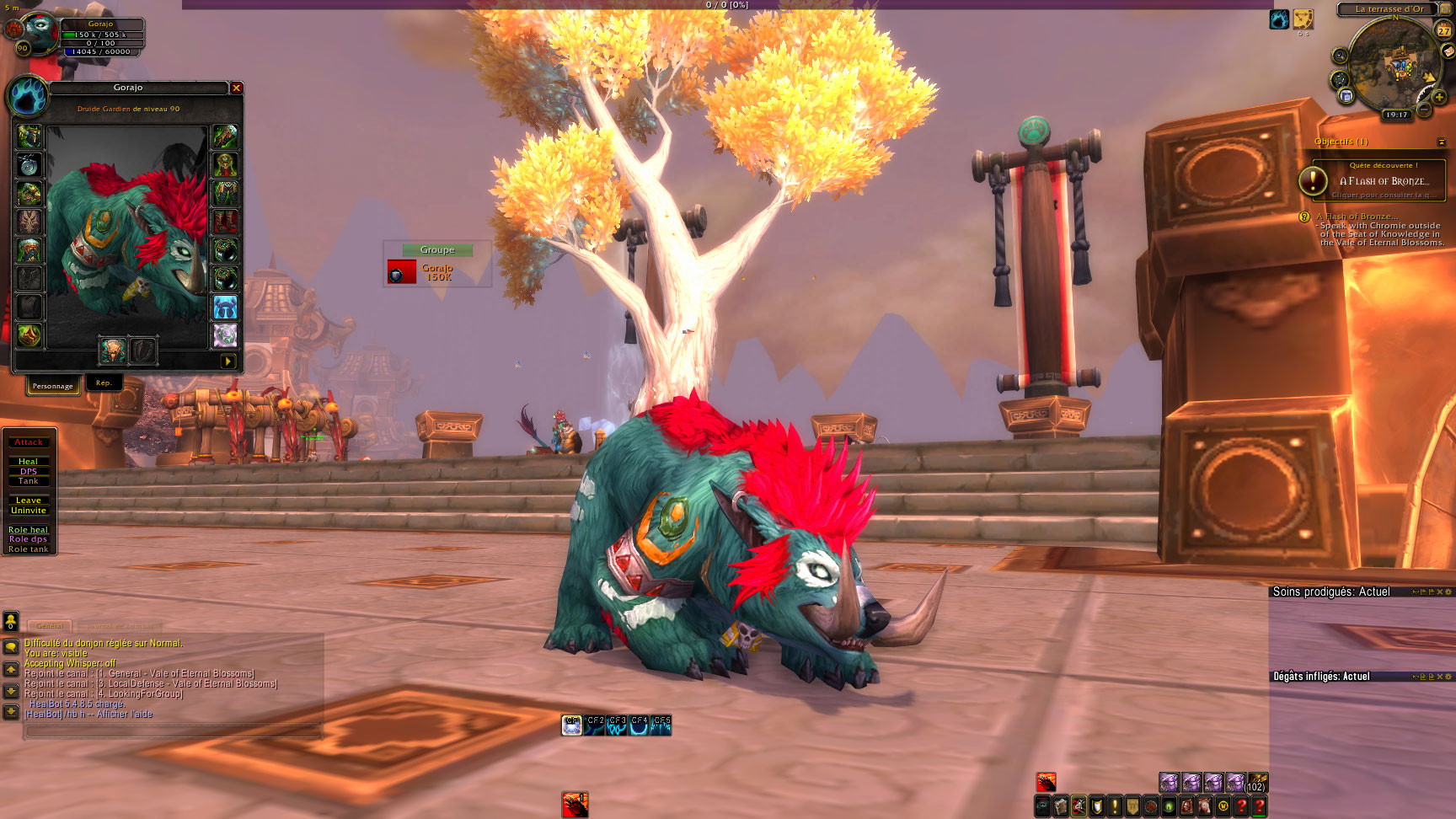
Task: Close the Gorajo character inspect panel
Action: point(237,88)
